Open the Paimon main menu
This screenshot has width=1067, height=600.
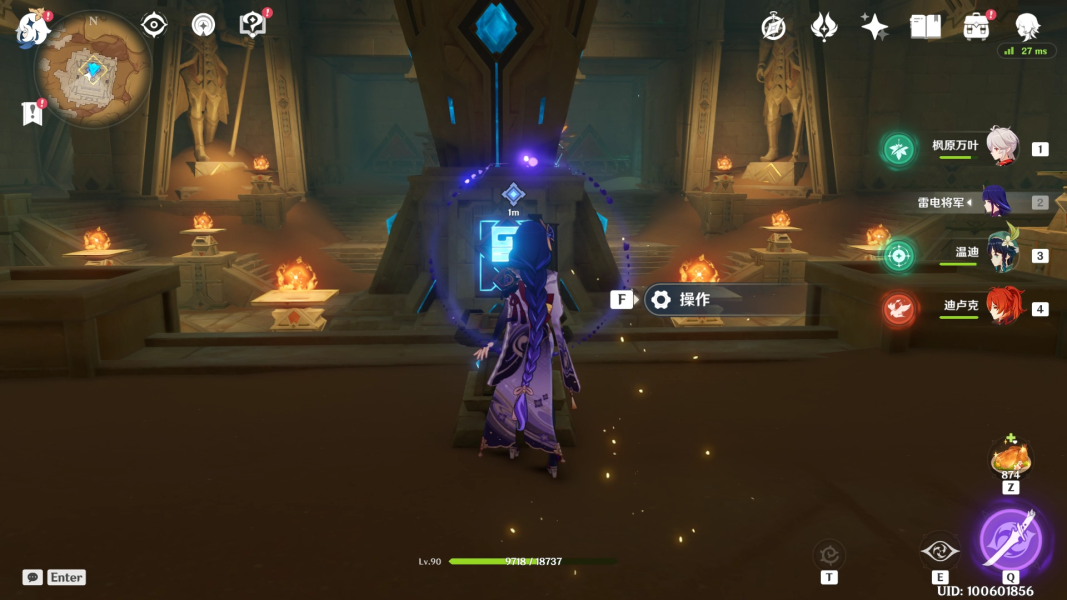(34, 27)
